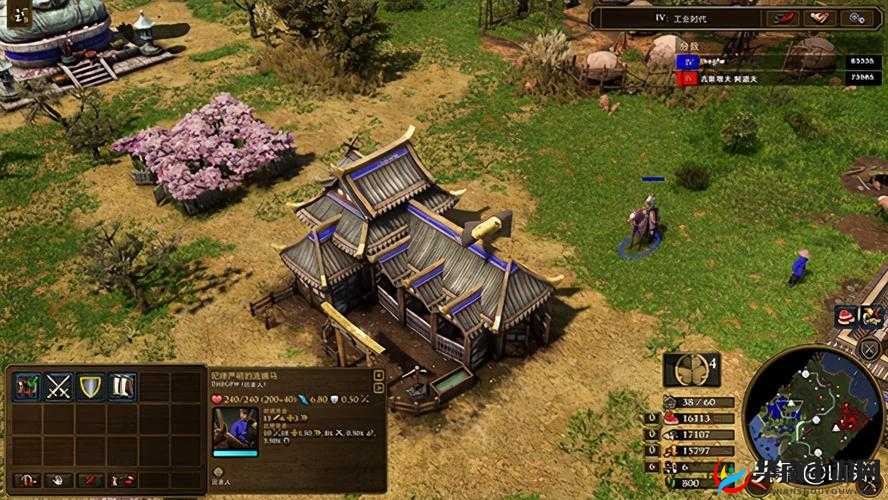Click the white hand icon in bottom row

59,480
